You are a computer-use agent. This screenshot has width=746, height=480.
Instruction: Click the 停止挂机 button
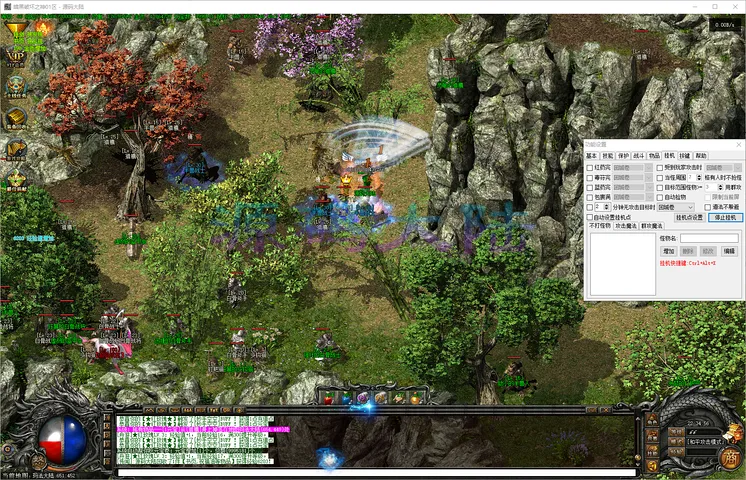coord(724,217)
